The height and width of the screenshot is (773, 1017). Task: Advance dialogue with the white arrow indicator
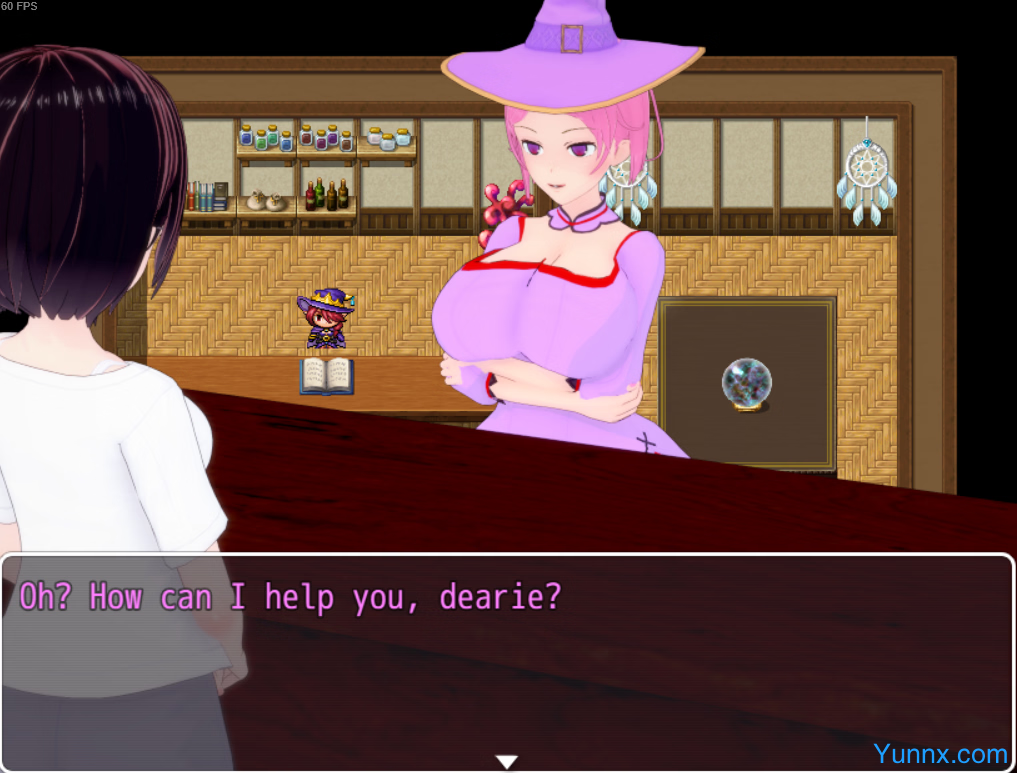tap(507, 762)
